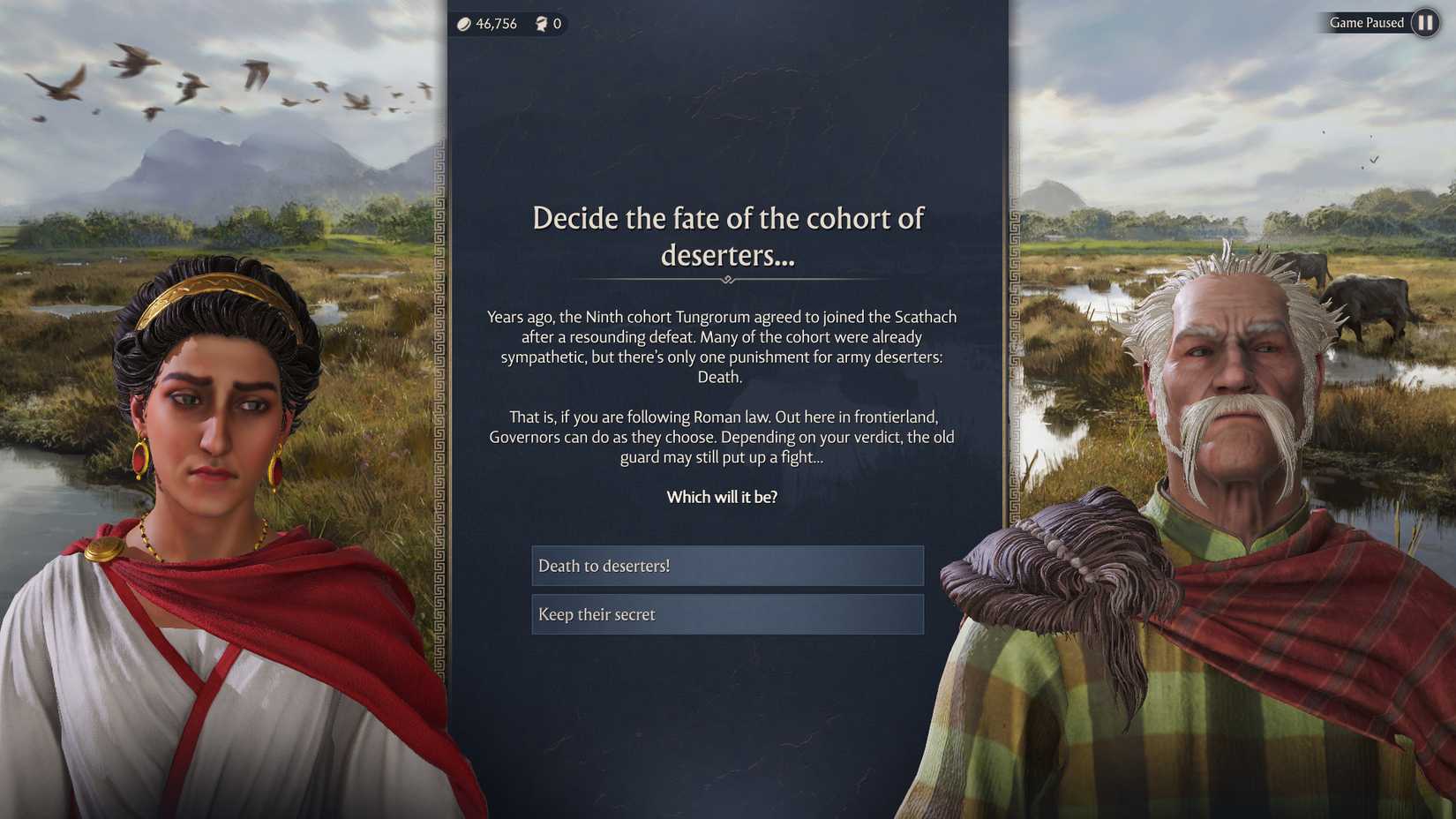Click the decorative divider under the event title
Image resolution: width=1456 pixels, height=819 pixels.
click(726, 278)
